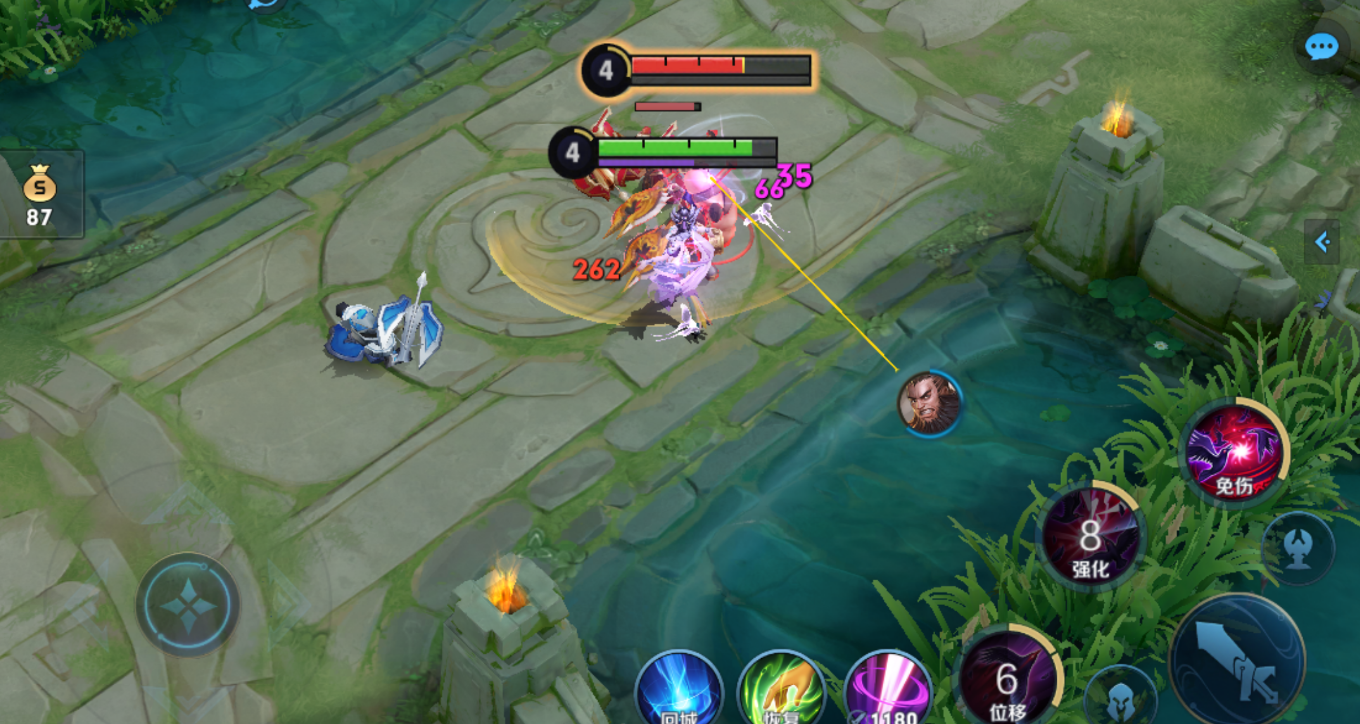Activate the 免伤 ultimate skill
Screen dimensions: 1360x724
(x=1234, y=453)
